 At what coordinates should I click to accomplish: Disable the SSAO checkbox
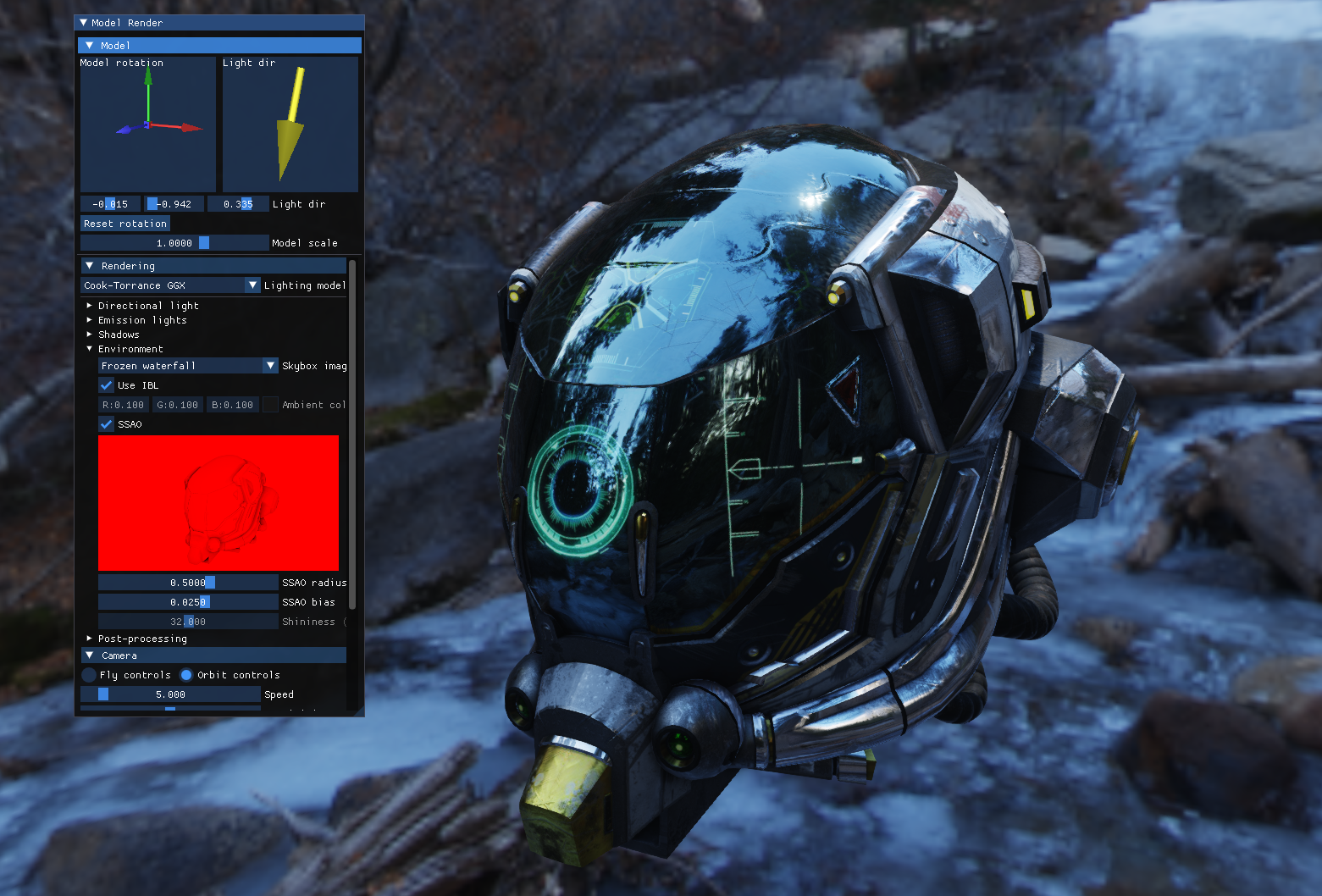107,424
